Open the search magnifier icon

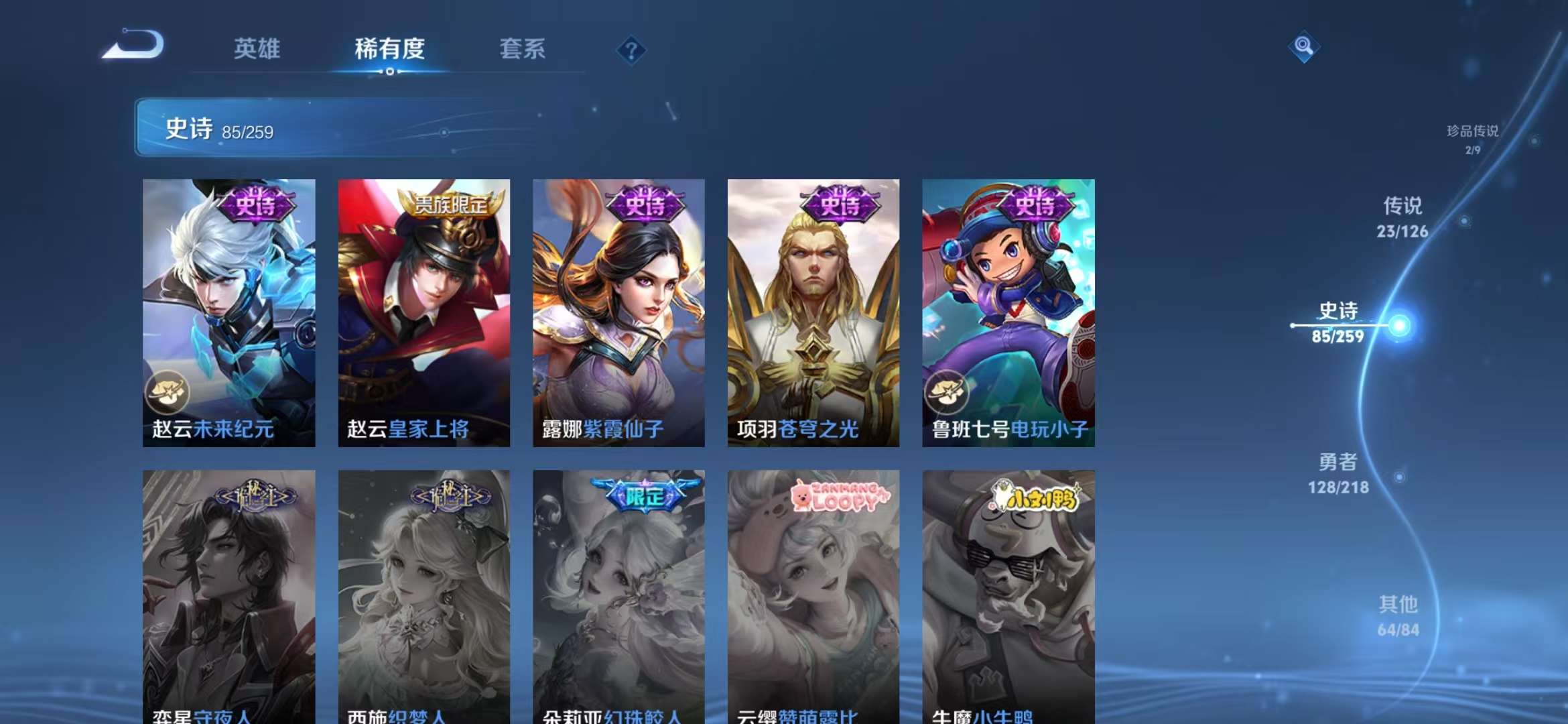coord(1303,47)
